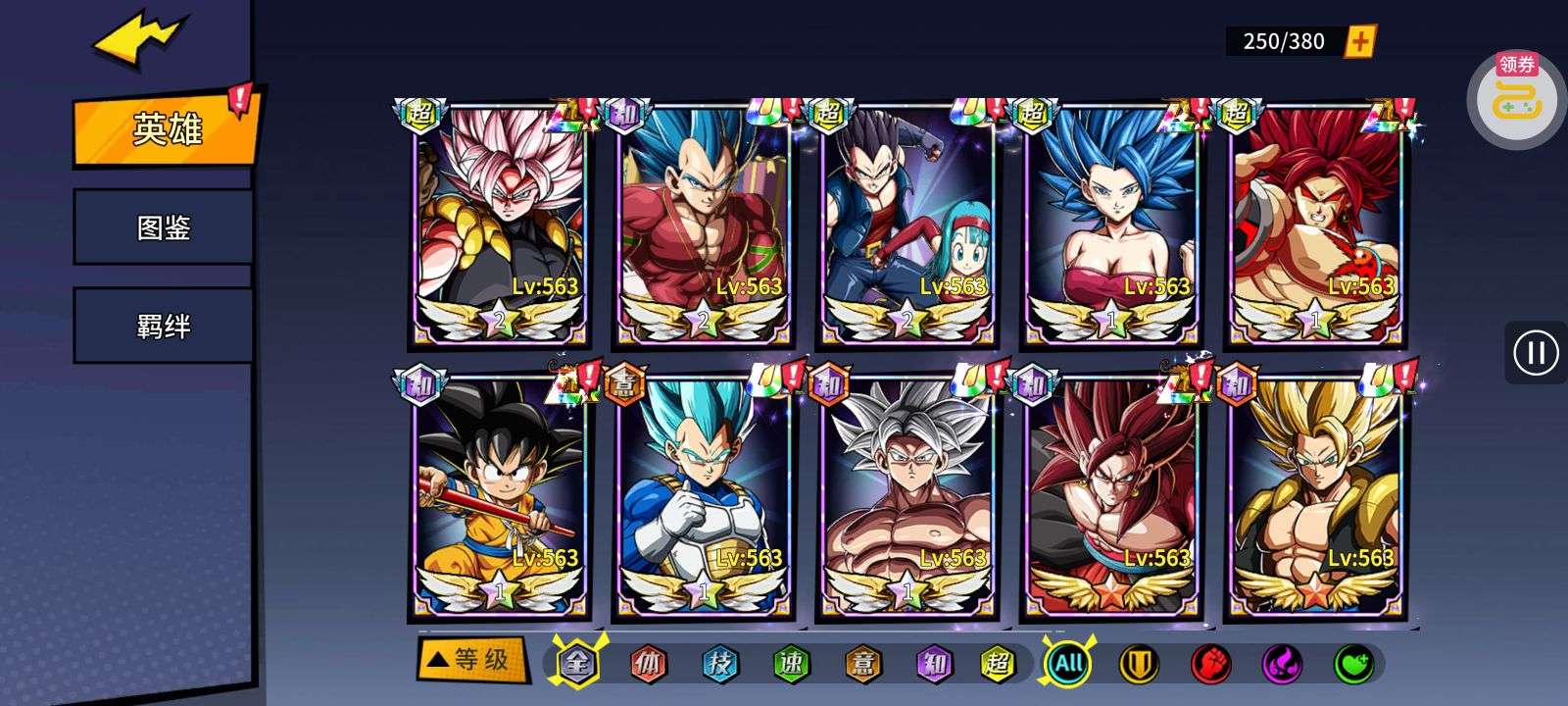Filter heroes by 技 type
Image resolution: width=1568 pixels, height=706 pixels.
pyautogui.click(x=720, y=664)
